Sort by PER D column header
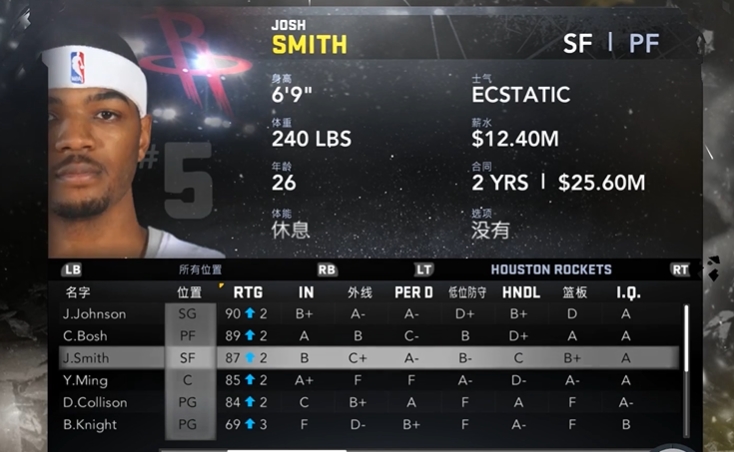734x452 pixels. [x=413, y=293]
